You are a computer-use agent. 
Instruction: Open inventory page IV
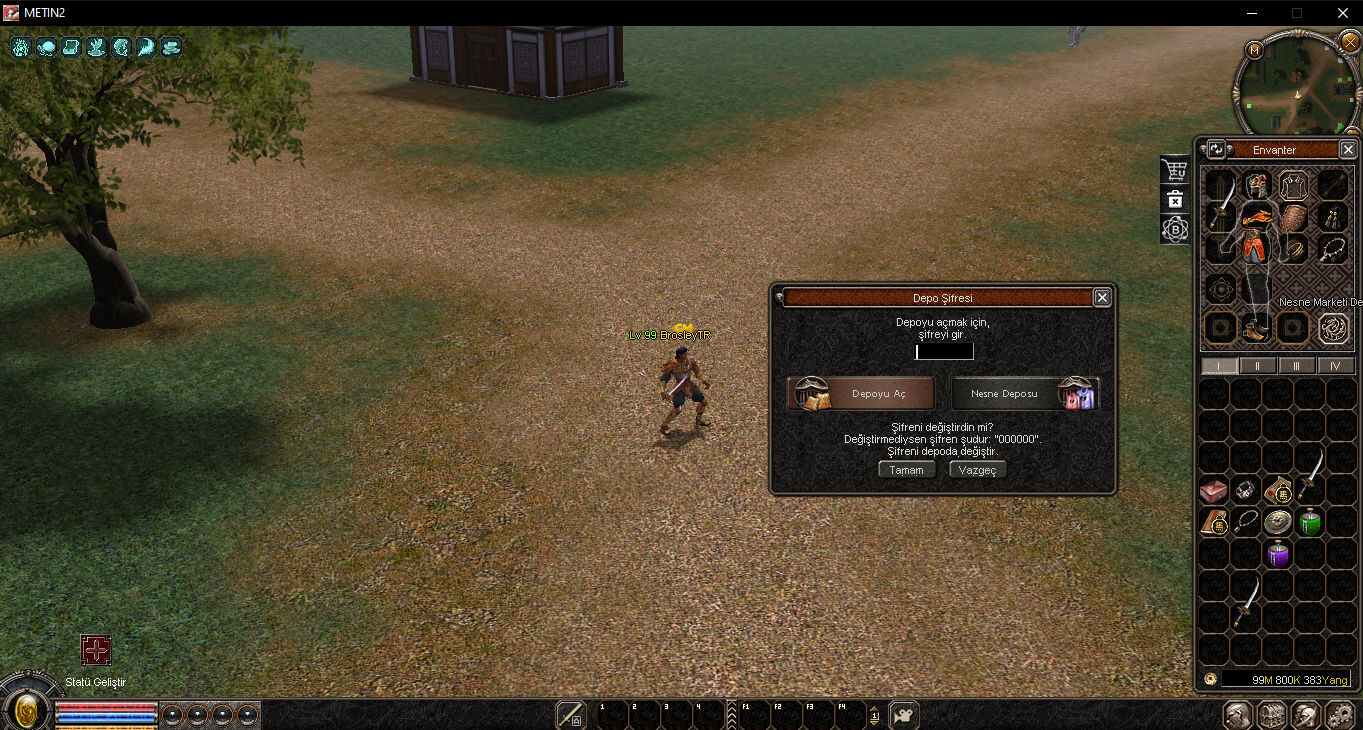pyautogui.click(x=1336, y=366)
